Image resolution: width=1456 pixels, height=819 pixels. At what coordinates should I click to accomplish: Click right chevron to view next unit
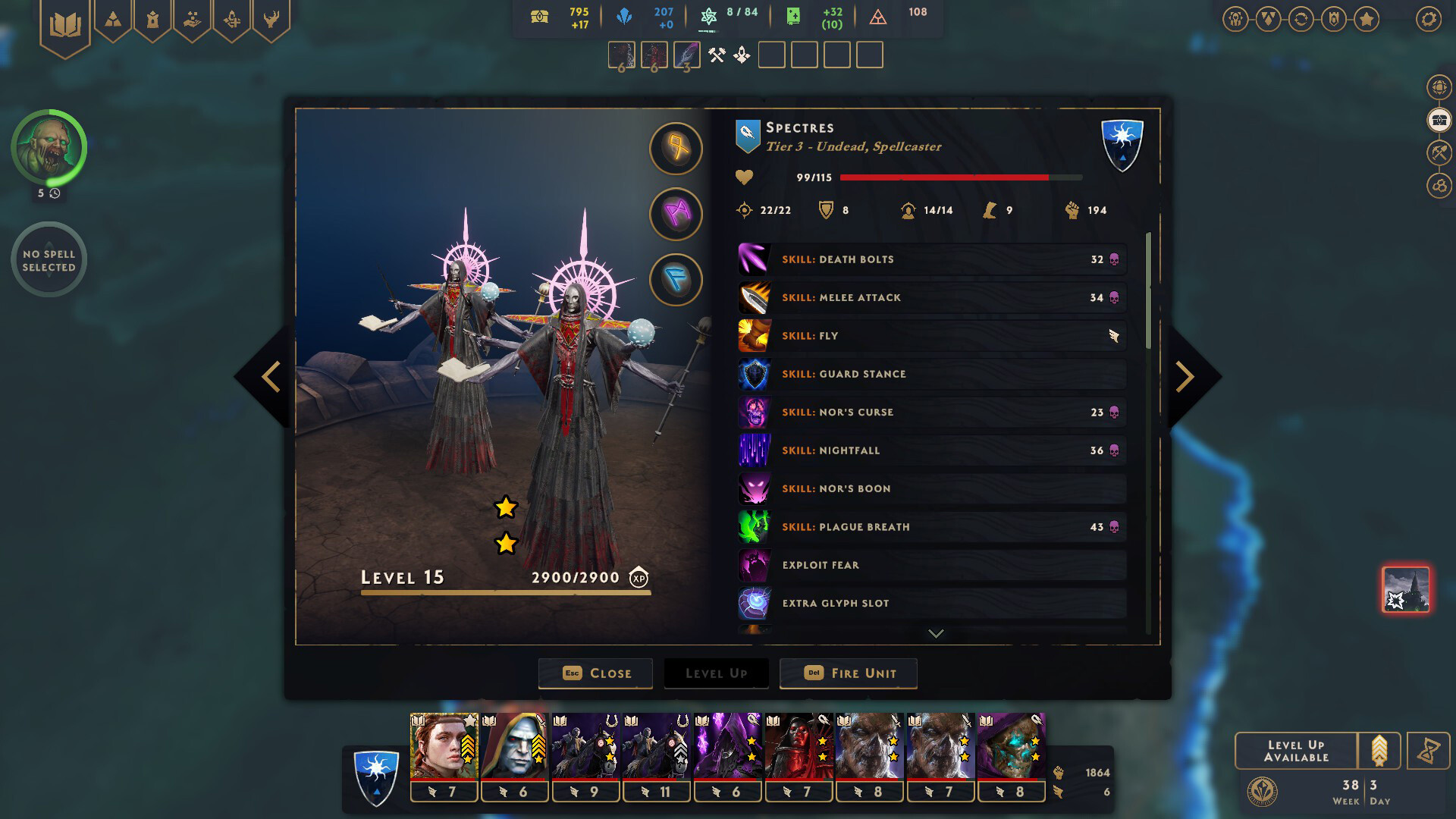(1184, 375)
